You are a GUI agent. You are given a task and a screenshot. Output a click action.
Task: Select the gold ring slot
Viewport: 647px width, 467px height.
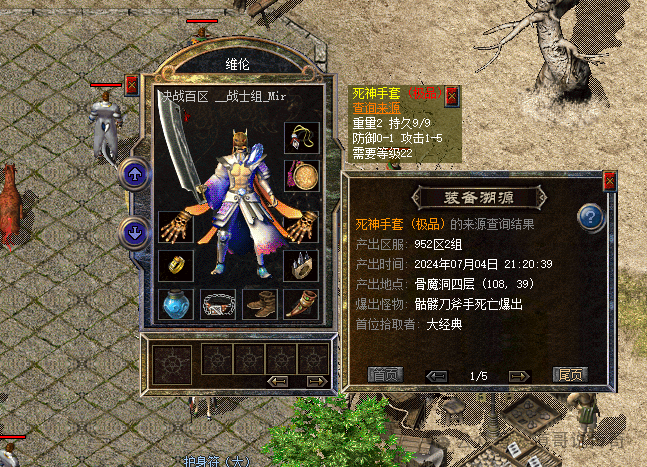coord(175,265)
